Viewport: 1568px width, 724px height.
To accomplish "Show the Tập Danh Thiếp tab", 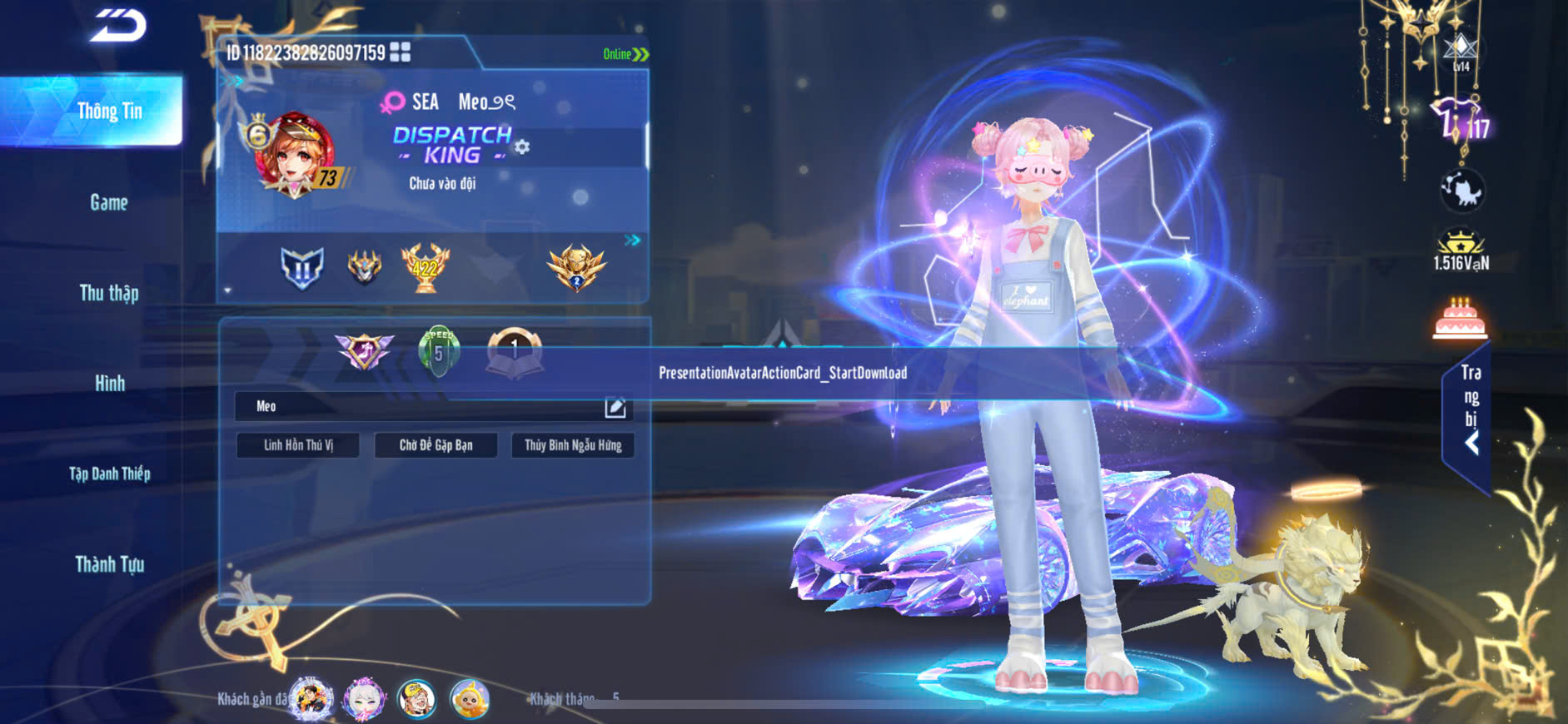I will coord(109,474).
